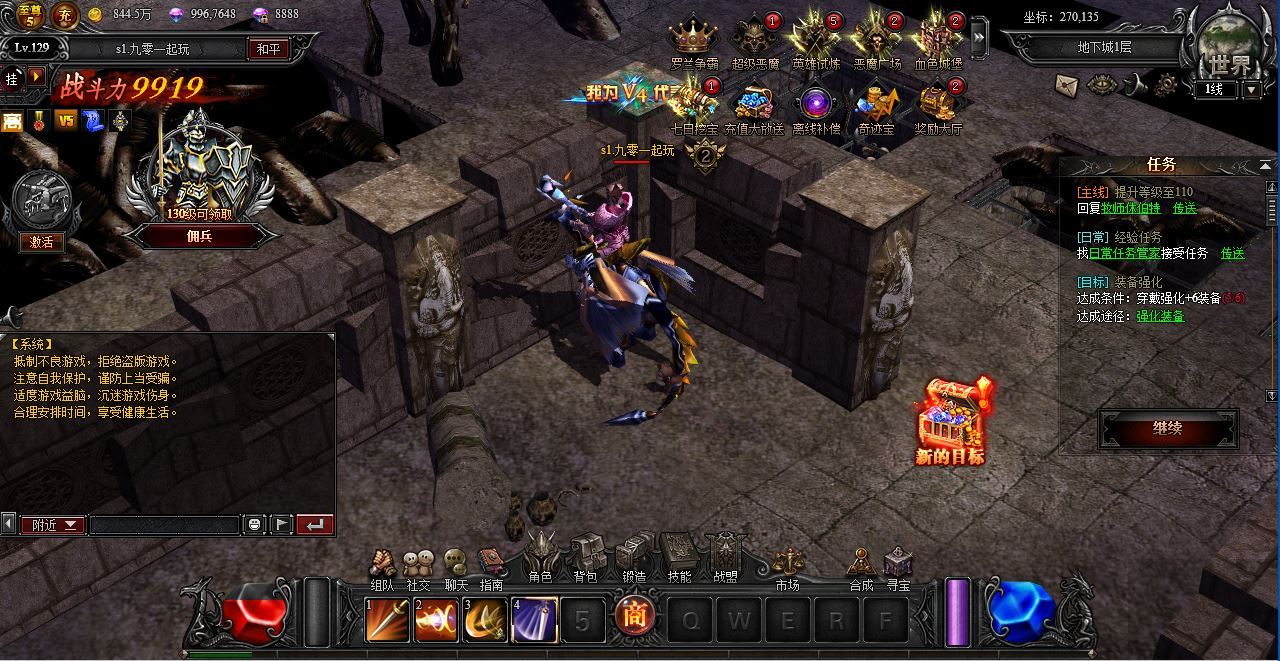1280x661 pixels.
Task: Open the 市场 market scales icon
Action: [787, 565]
